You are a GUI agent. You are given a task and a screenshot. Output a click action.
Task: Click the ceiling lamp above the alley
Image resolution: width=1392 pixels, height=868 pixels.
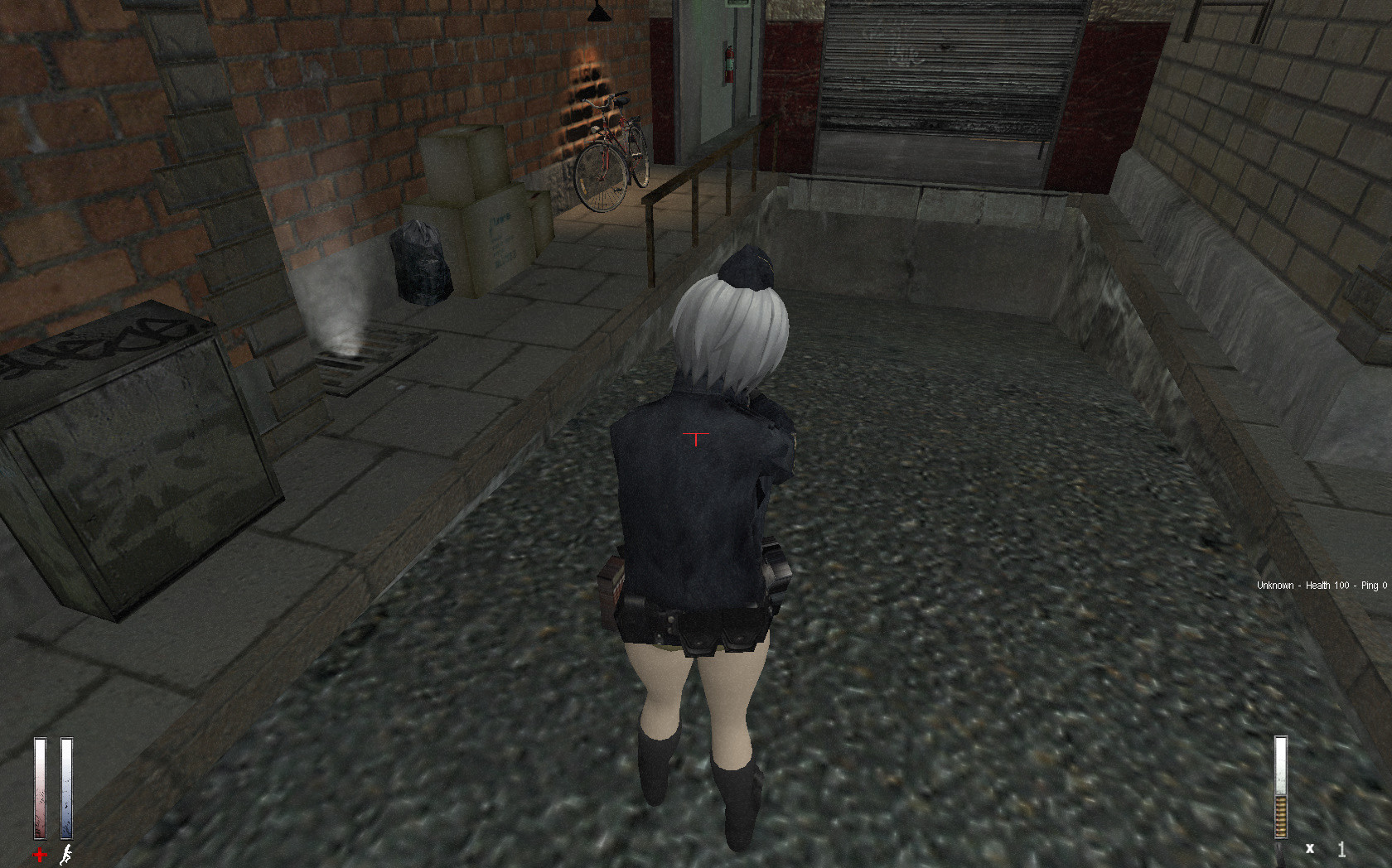coord(599,12)
